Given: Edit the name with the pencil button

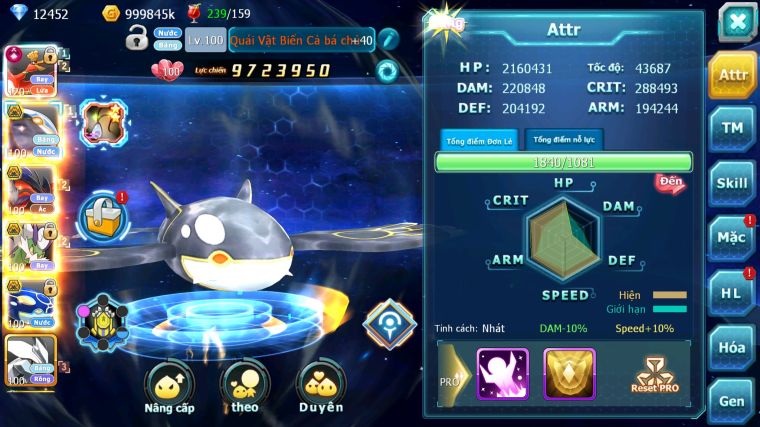Looking at the screenshot, I should coord(387,40).
